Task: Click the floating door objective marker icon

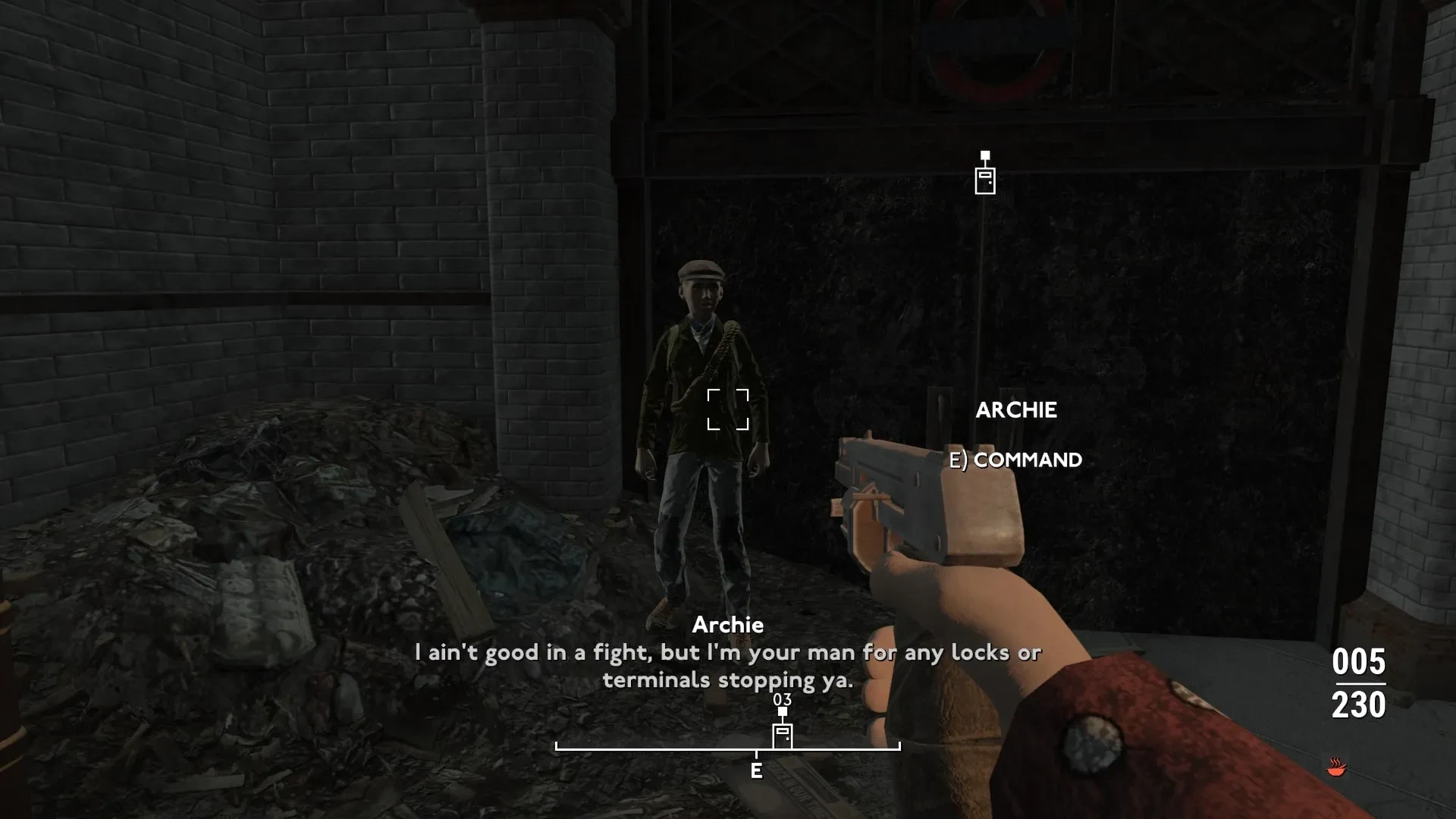Action: click(984, 182)
